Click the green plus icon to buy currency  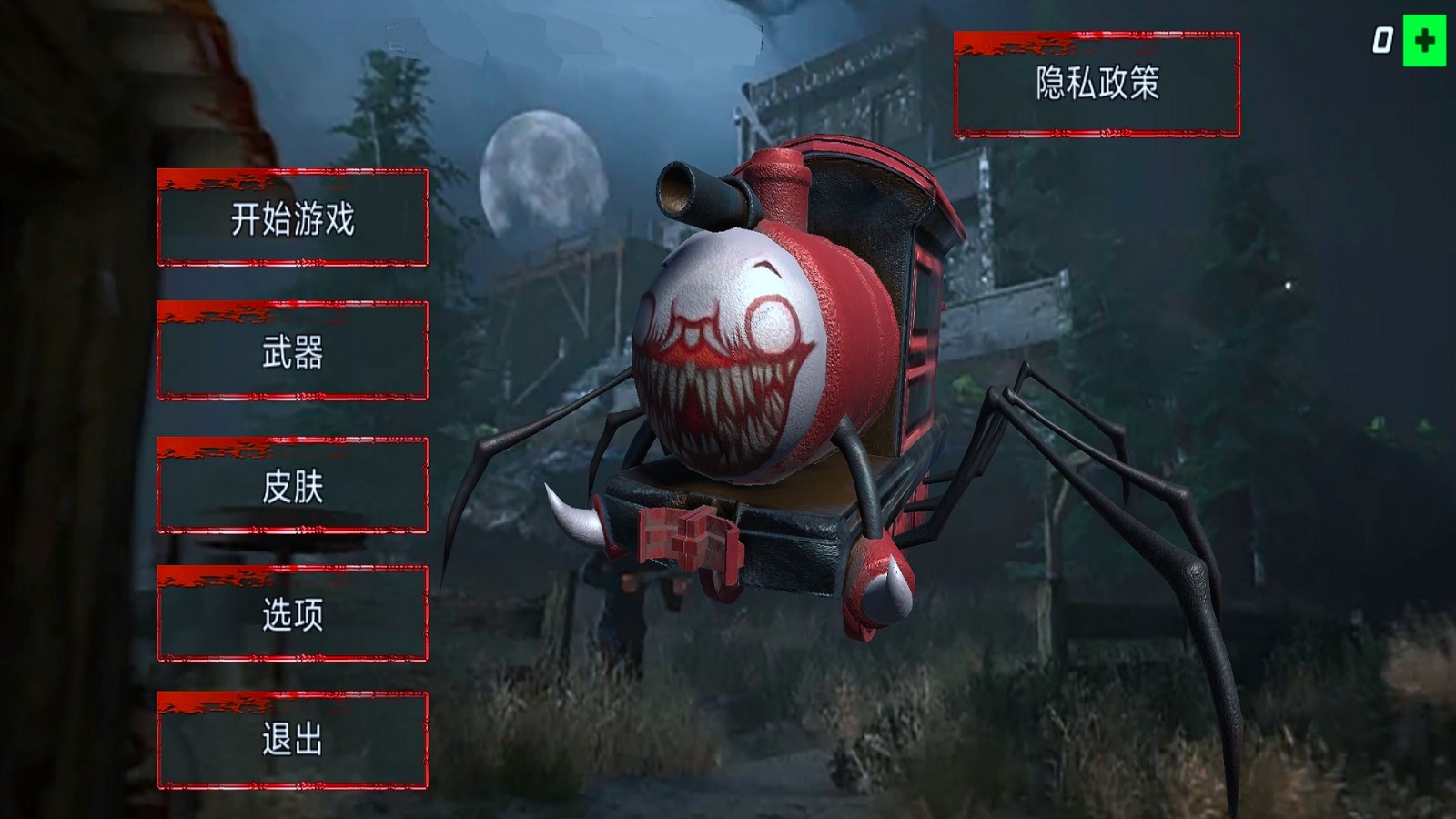tap(1423, 38)
